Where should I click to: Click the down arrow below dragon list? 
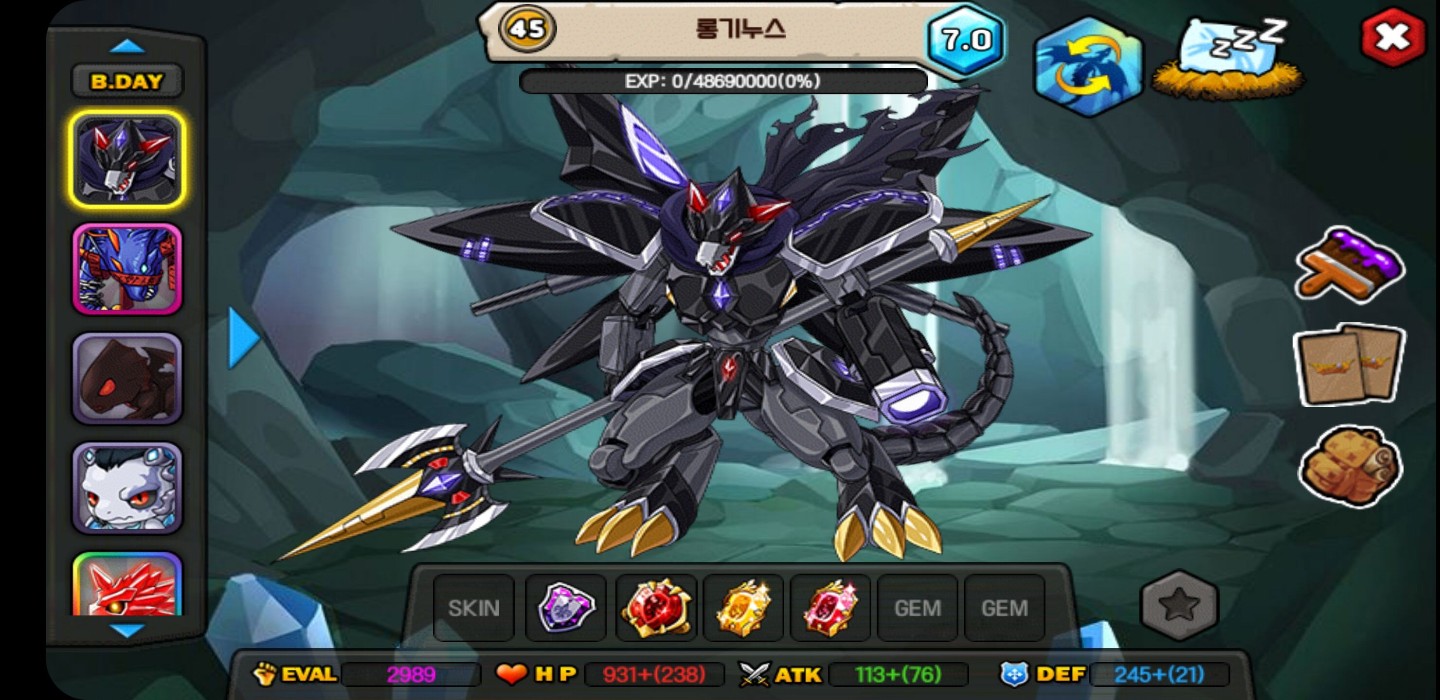[x=127, y=630]
